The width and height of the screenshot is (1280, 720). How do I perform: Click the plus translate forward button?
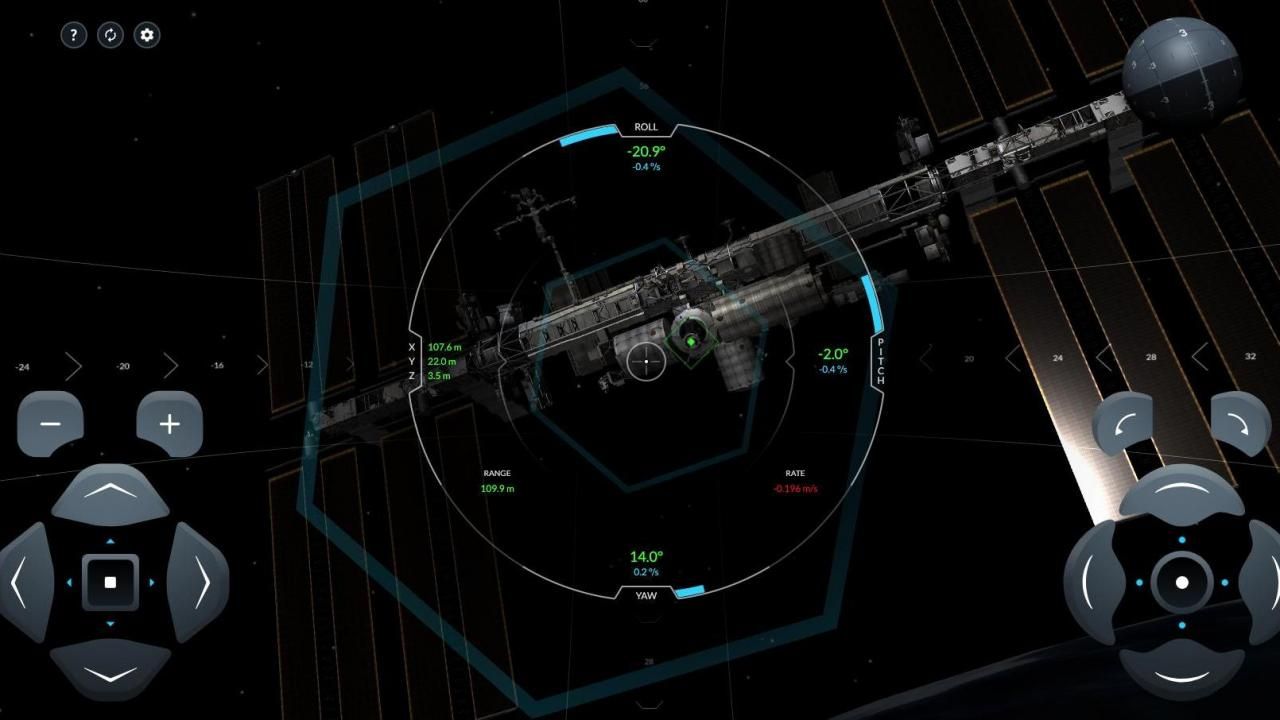pyautogui.click(x=170, y=424)
